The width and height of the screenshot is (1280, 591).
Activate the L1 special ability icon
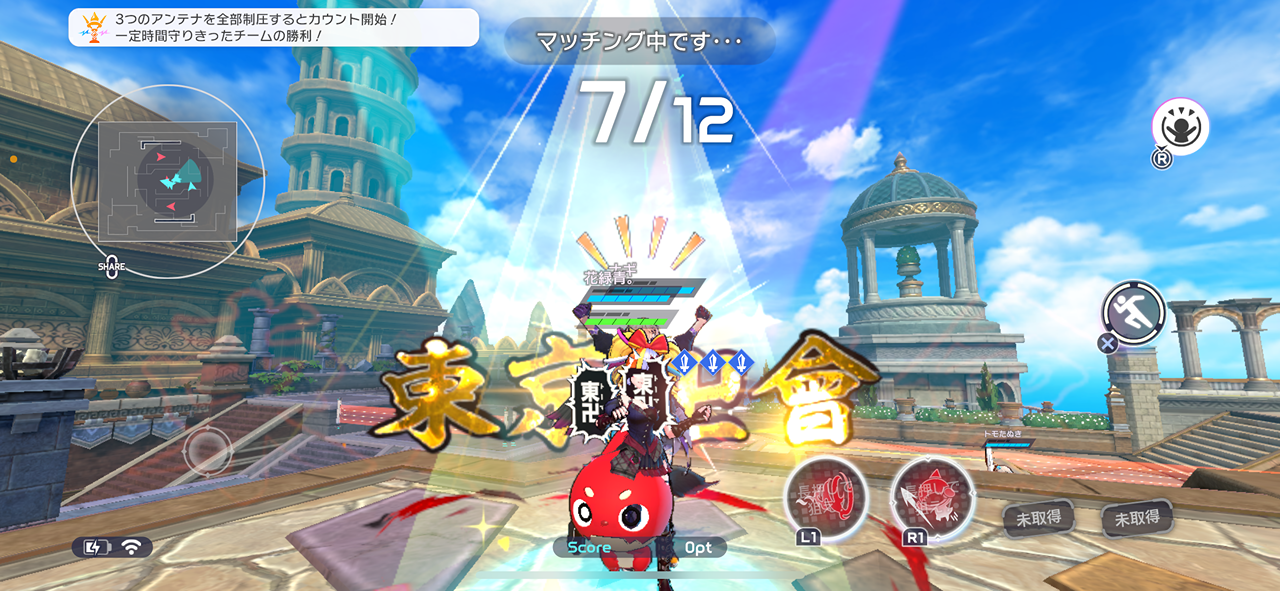[x=824, y=497]
